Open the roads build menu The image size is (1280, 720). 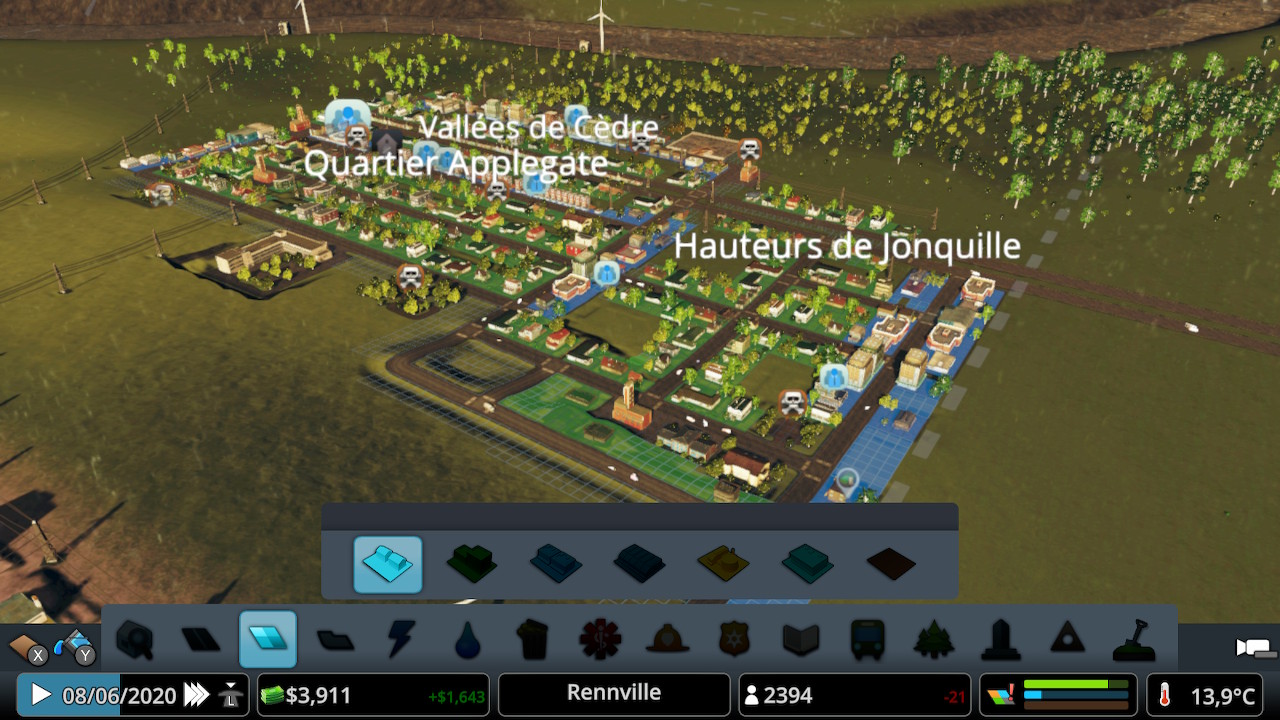pos(201,639)
